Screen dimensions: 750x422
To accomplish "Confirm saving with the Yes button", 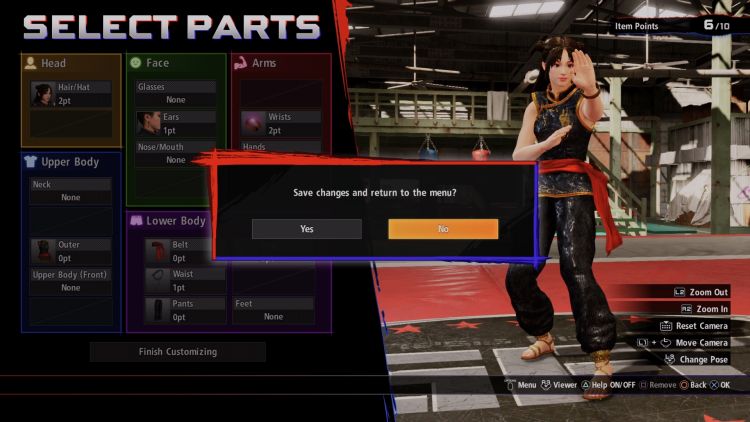I will click(306, 229).
